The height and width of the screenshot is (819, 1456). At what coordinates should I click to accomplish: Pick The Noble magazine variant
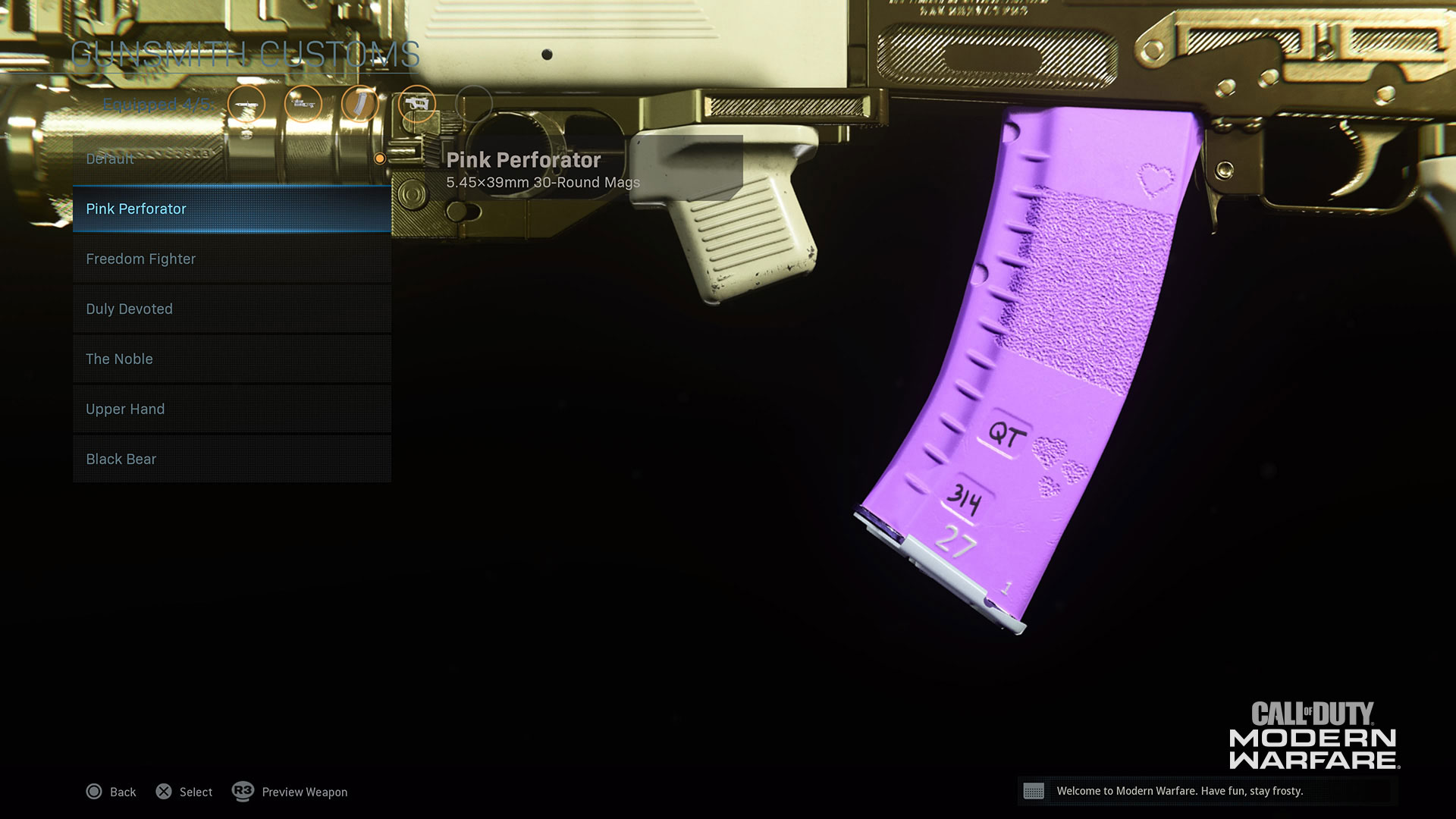click(x=119, y=359)
